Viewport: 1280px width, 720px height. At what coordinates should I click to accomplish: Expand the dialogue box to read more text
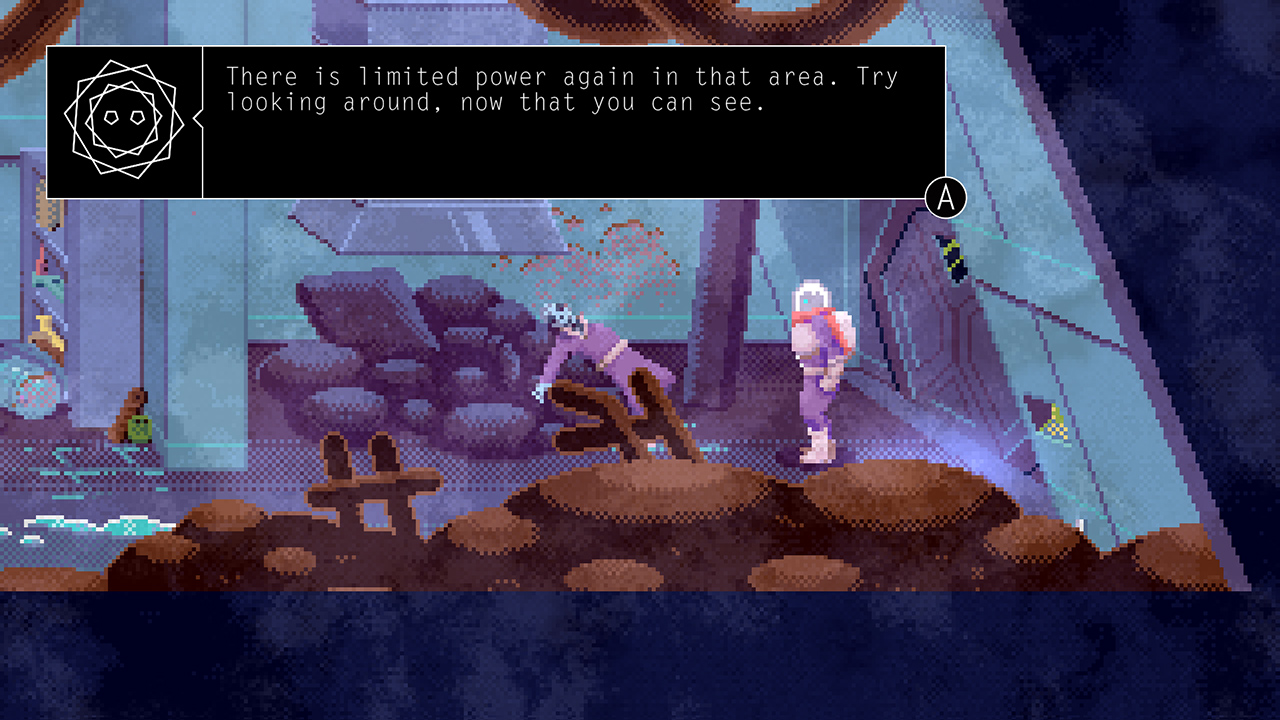(x=944, y=199)
